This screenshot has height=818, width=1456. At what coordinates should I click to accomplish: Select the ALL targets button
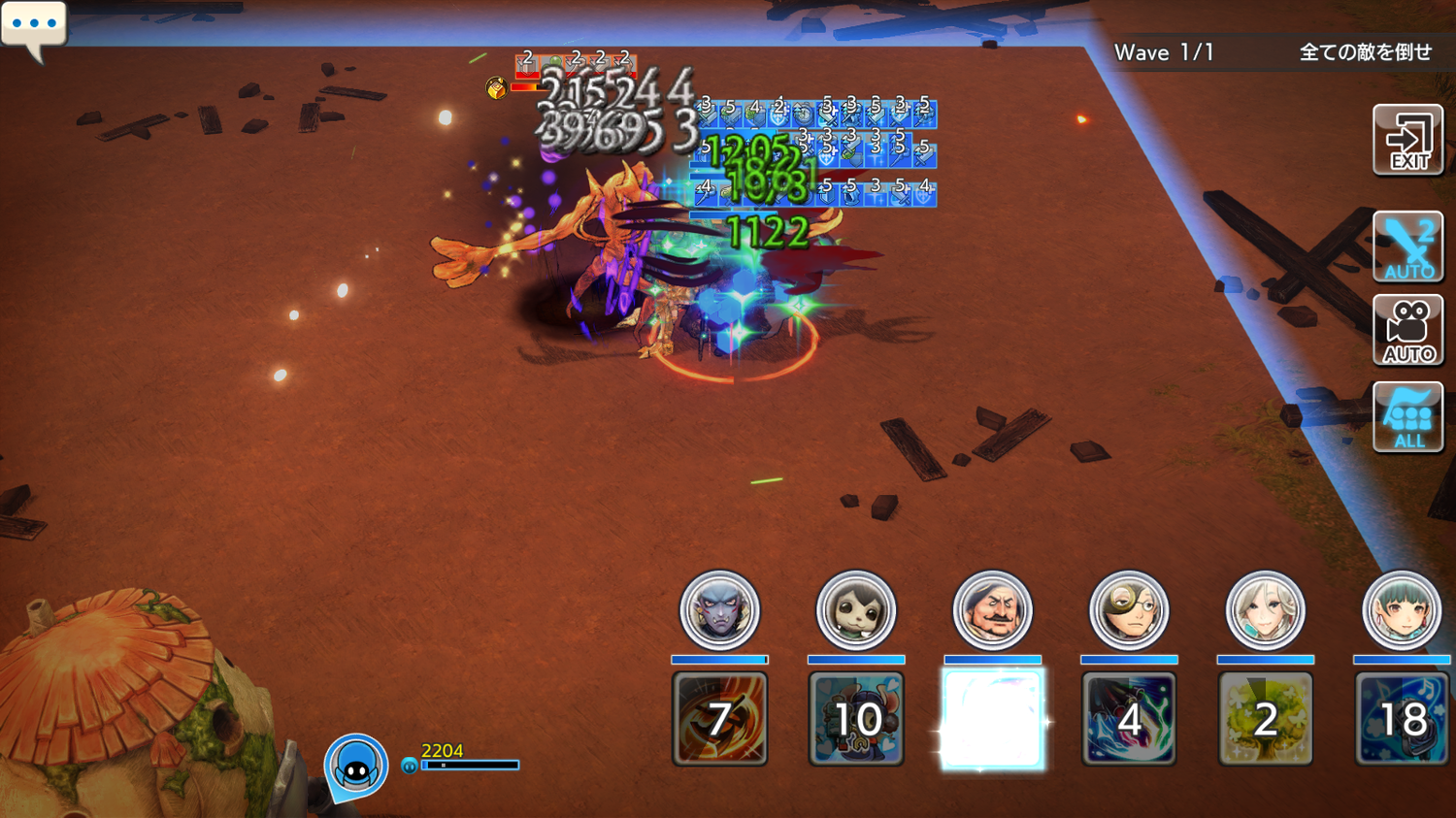1407,417
